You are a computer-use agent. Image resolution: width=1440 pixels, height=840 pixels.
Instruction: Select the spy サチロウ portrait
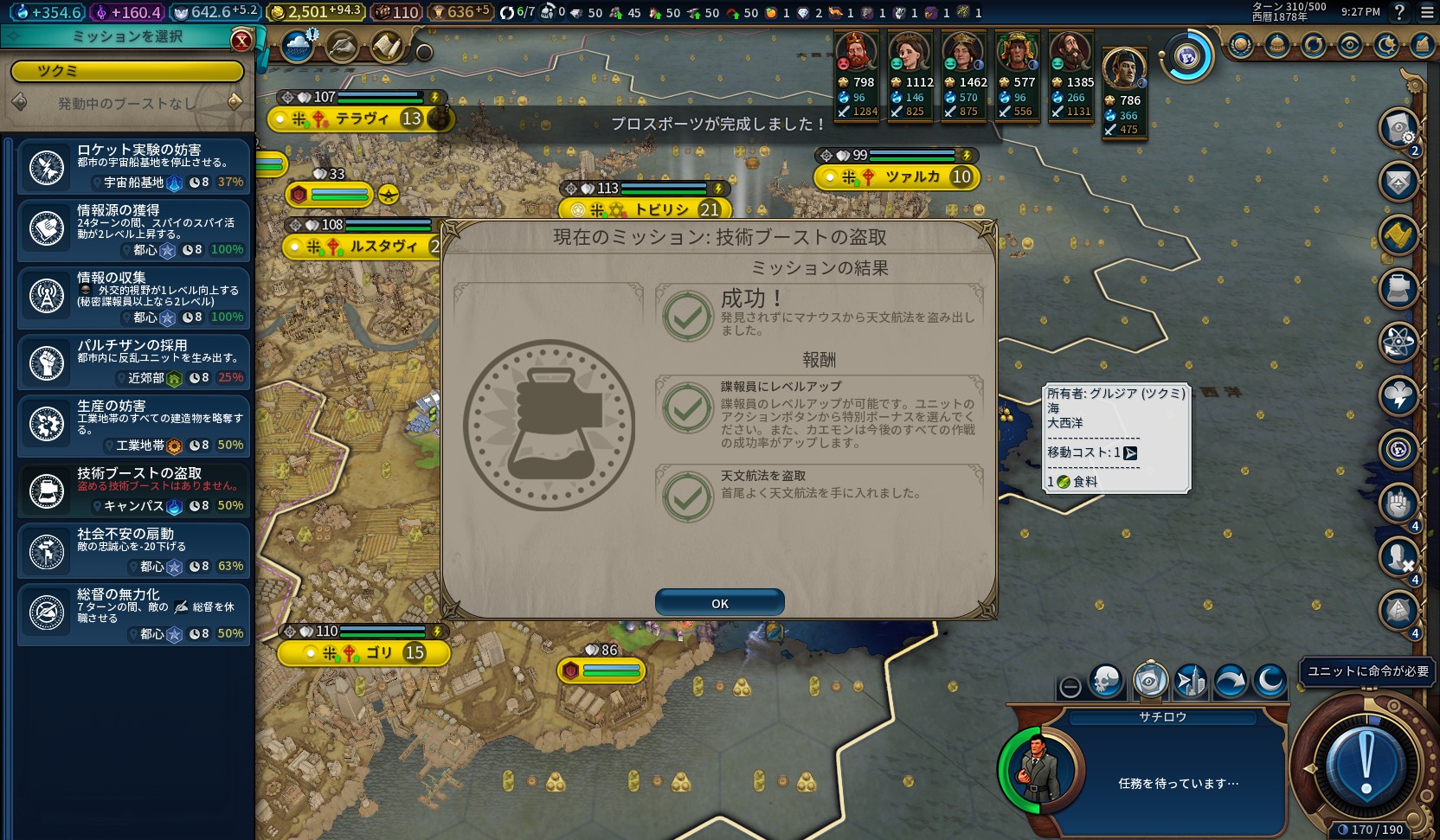pos(1038,769)
